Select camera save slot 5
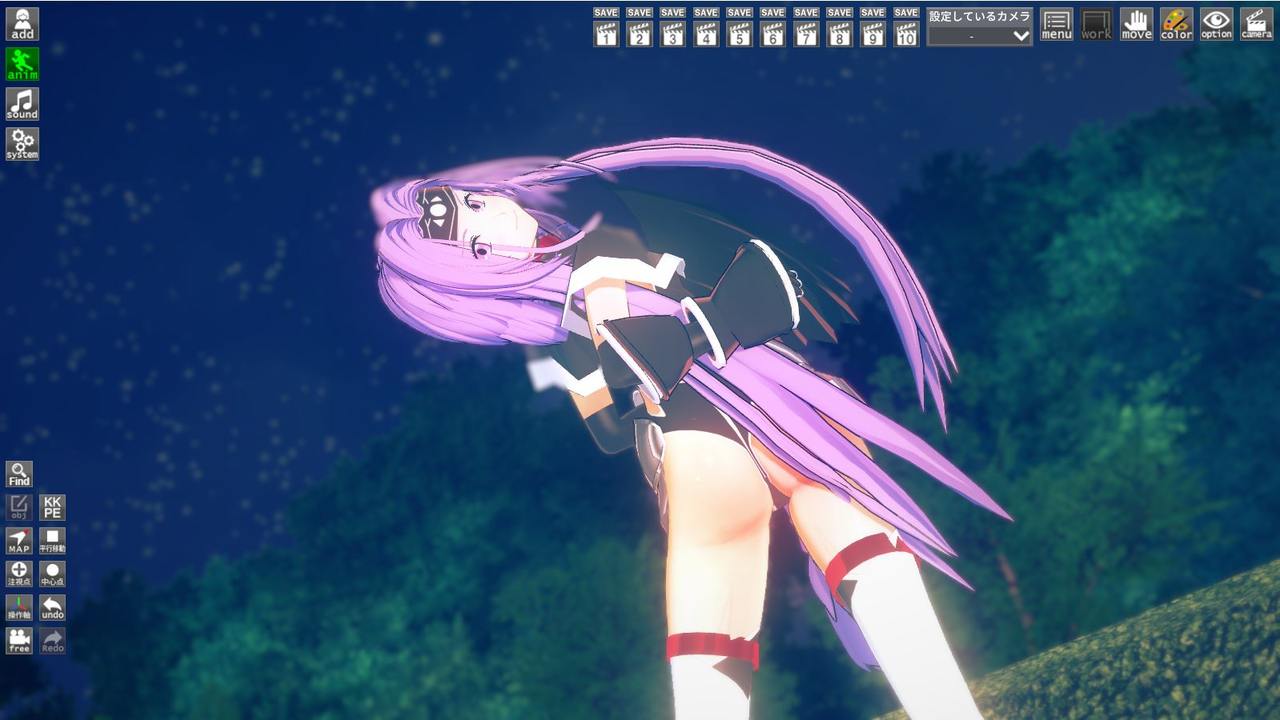This screenshot has width=1280, height=720. pyautogui.click(x=739, y=28)
